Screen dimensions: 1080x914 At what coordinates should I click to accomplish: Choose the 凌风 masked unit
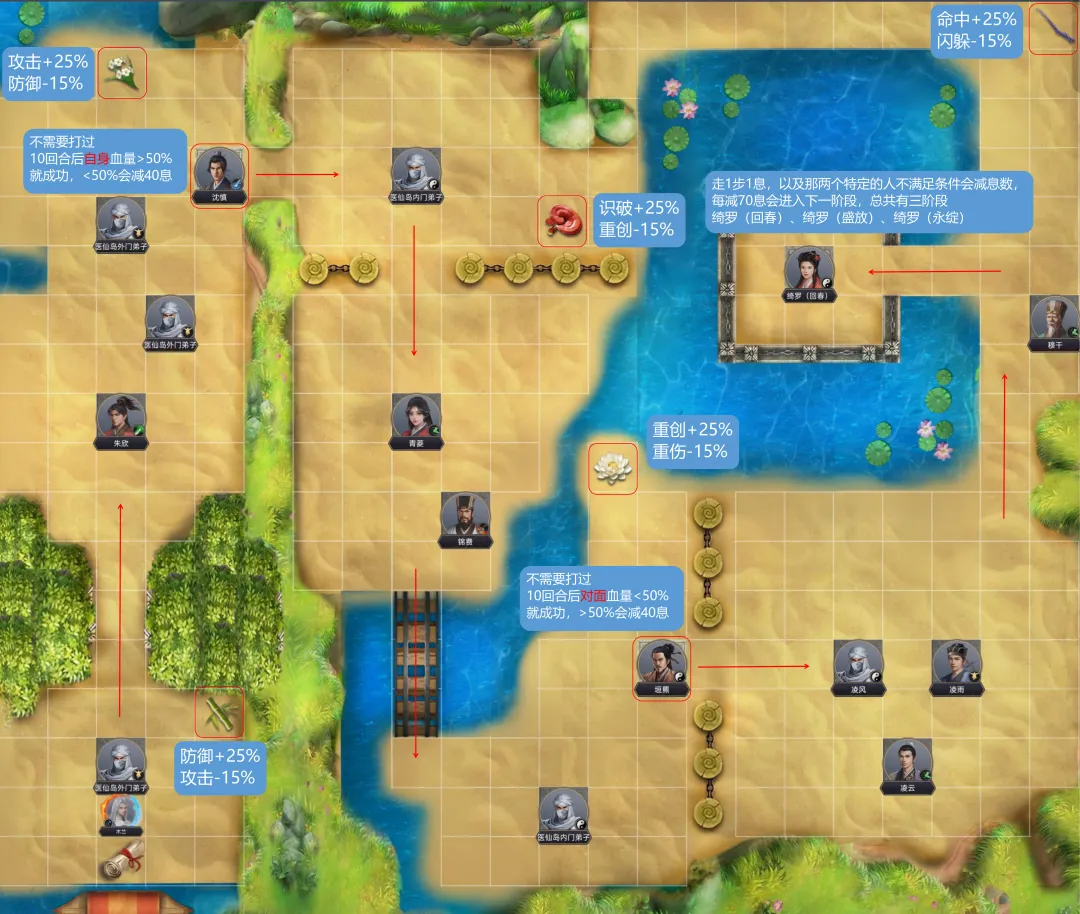[858, 663]
